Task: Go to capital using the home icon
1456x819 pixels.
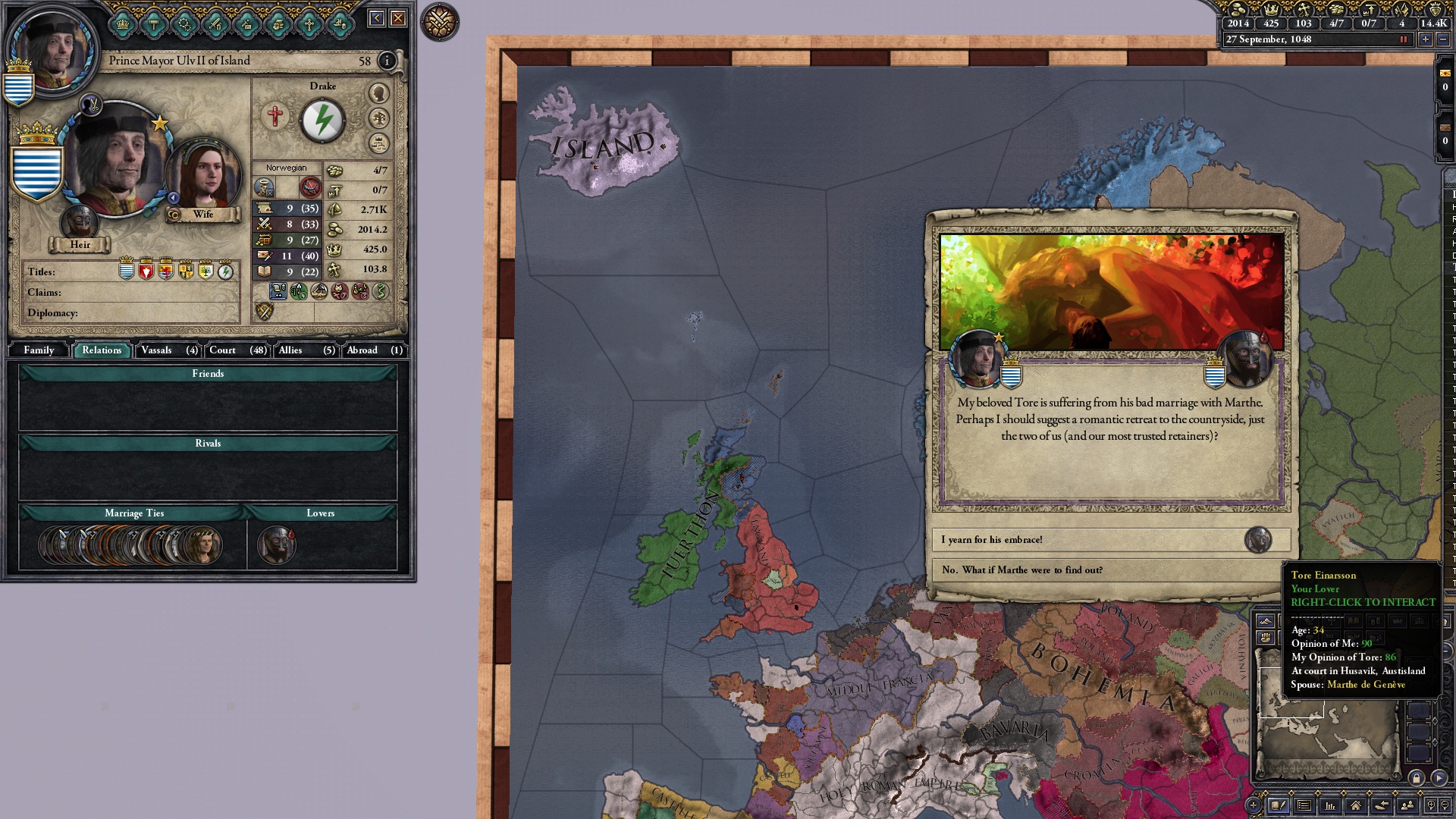Action: [x=1357, y=805]
